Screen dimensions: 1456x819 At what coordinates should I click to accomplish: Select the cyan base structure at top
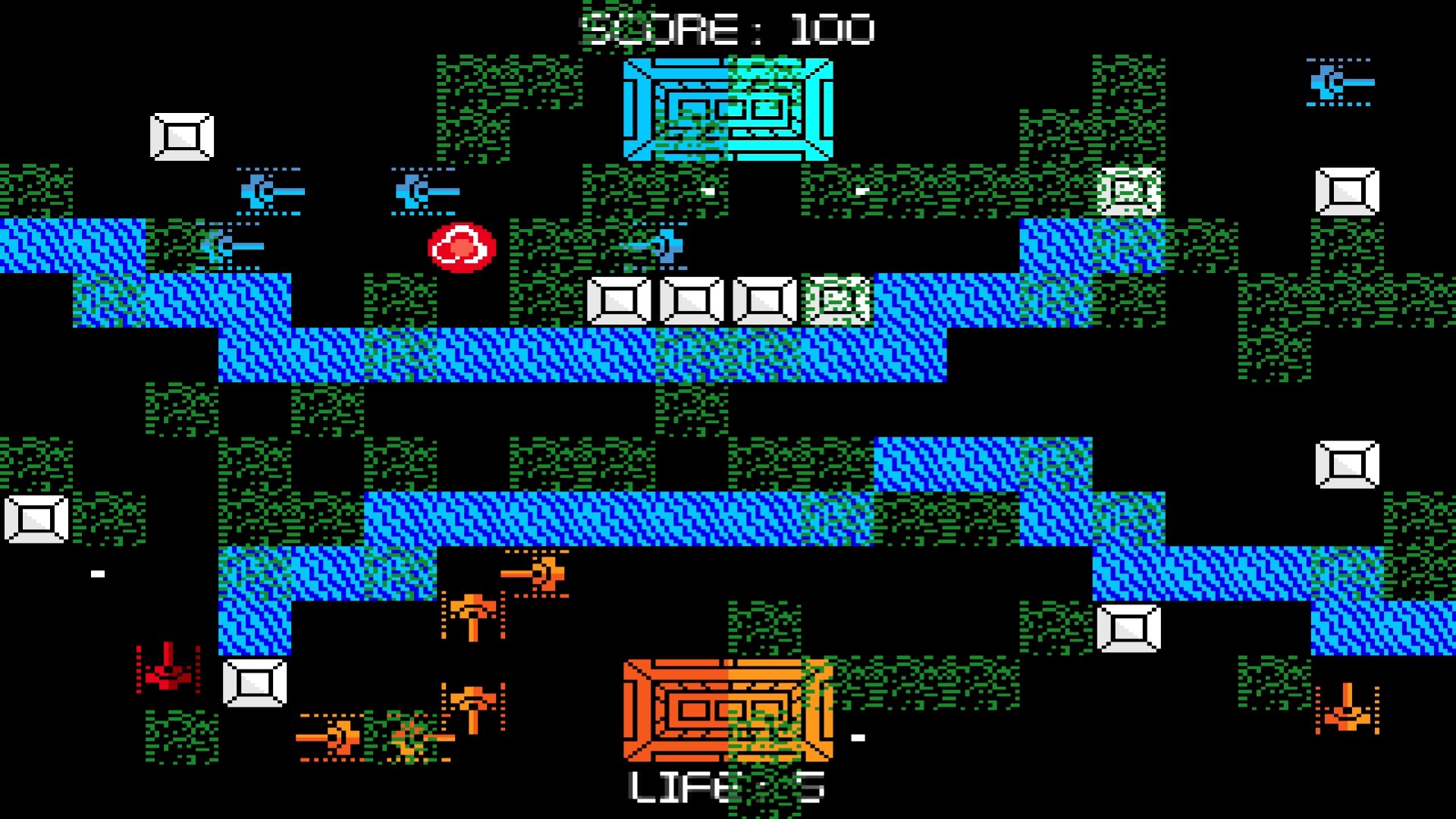[728, 110]
